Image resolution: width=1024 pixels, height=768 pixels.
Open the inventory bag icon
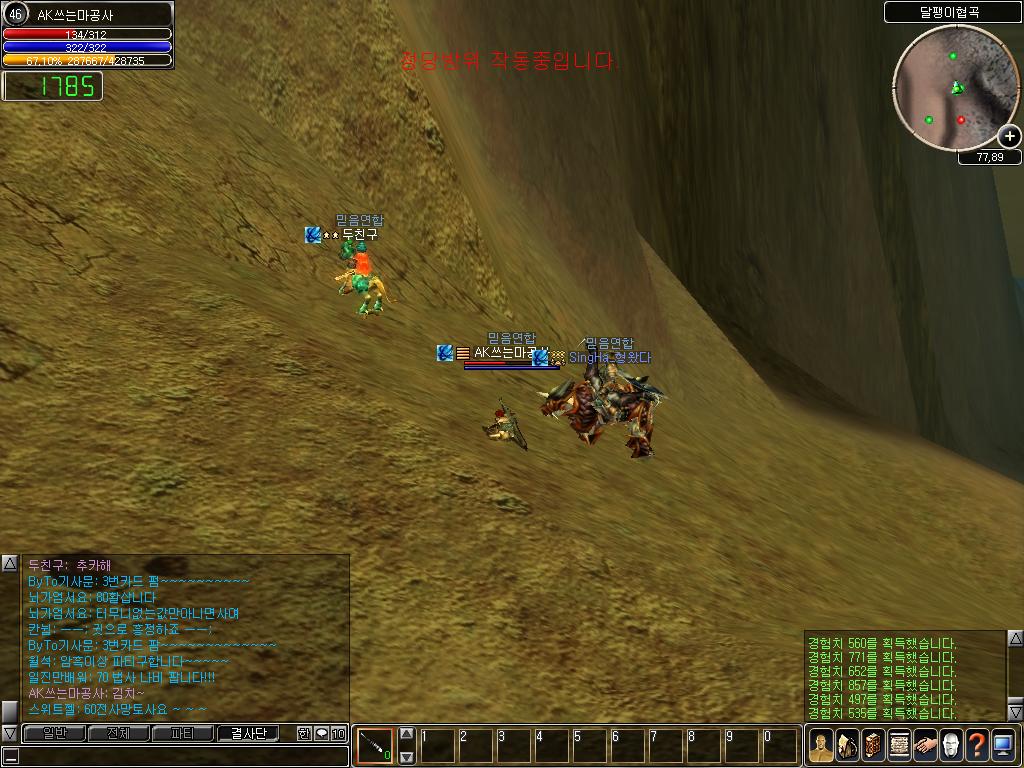pos(847,744)
